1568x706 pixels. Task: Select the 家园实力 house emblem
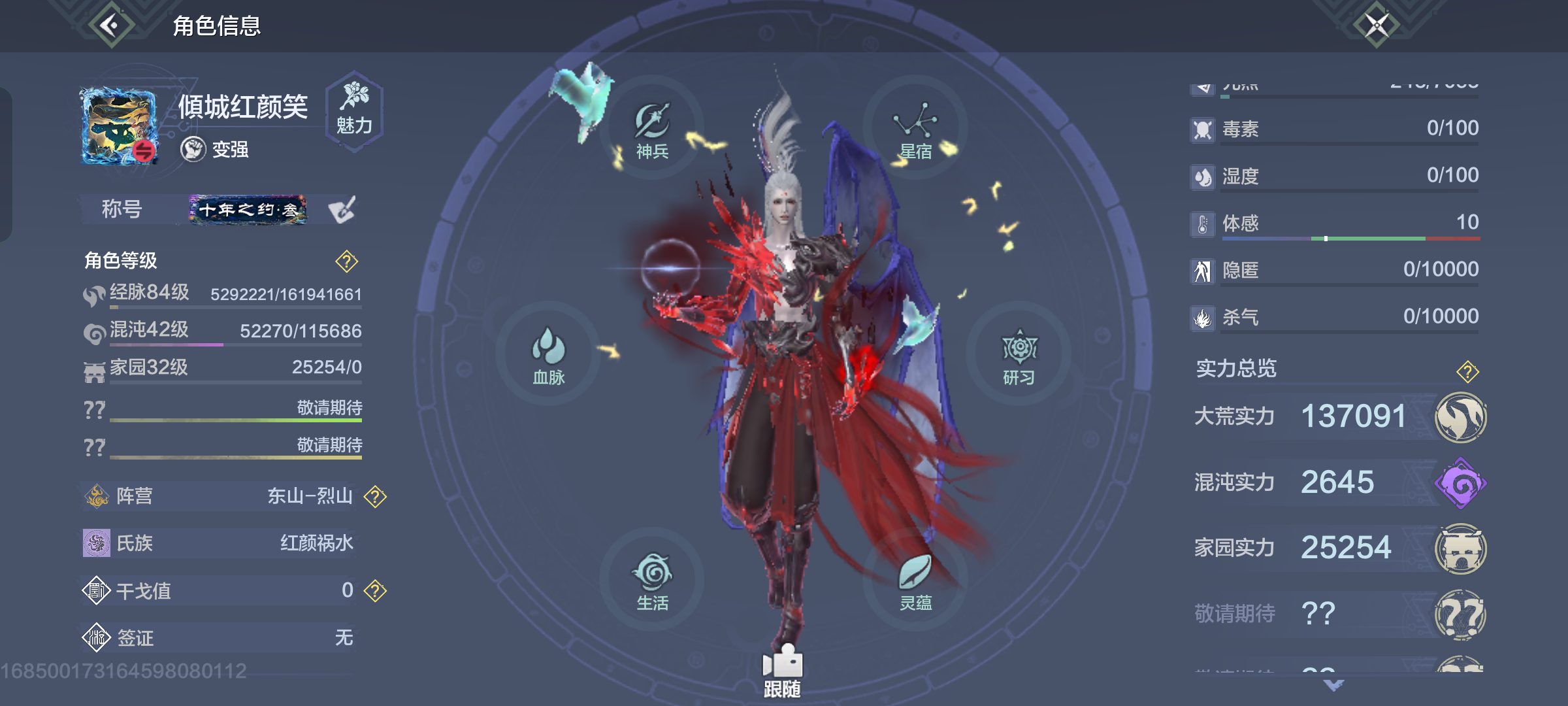[x=1461, y=549]
